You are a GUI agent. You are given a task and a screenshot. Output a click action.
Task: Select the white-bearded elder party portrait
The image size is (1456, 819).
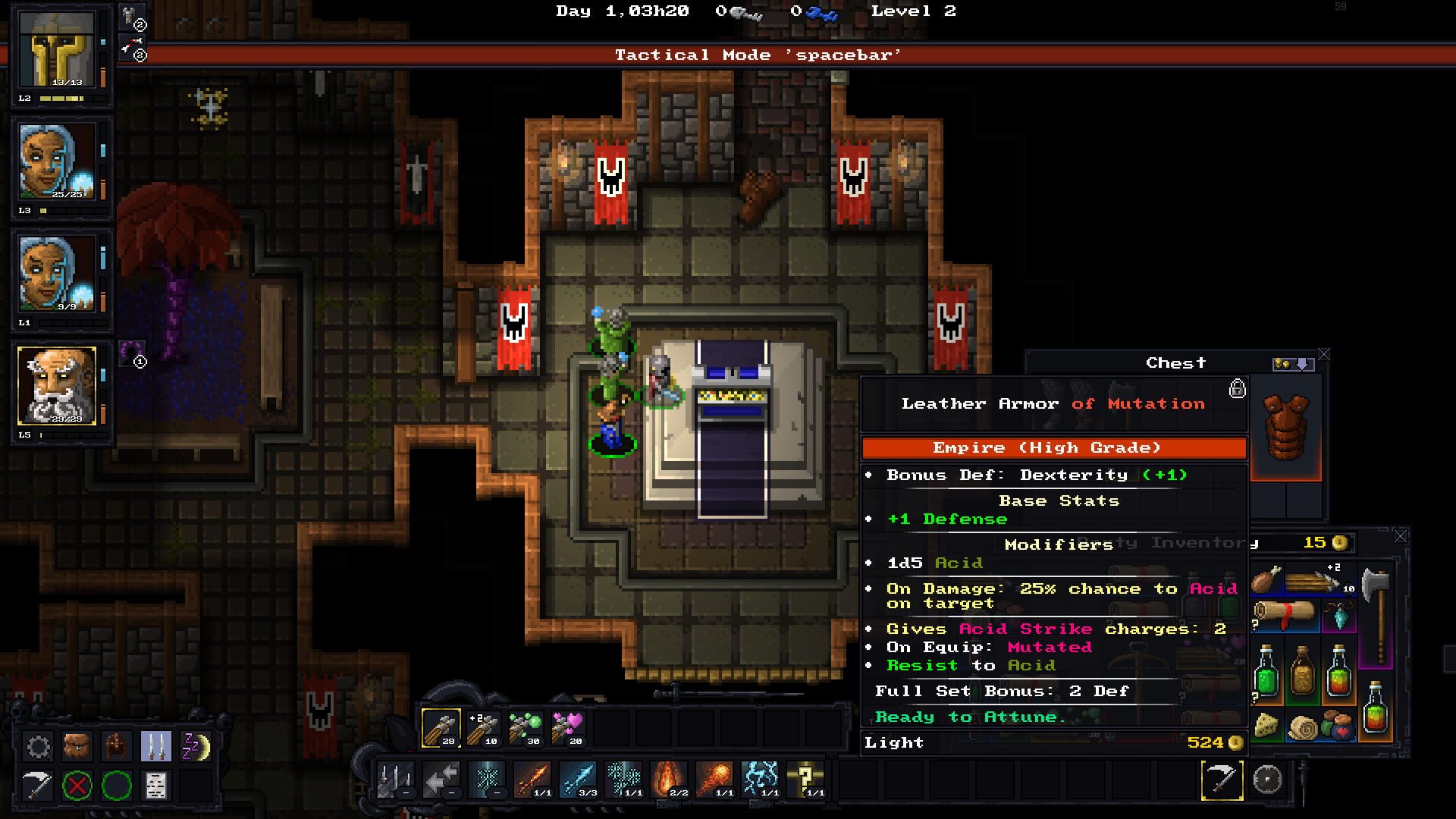58,386
